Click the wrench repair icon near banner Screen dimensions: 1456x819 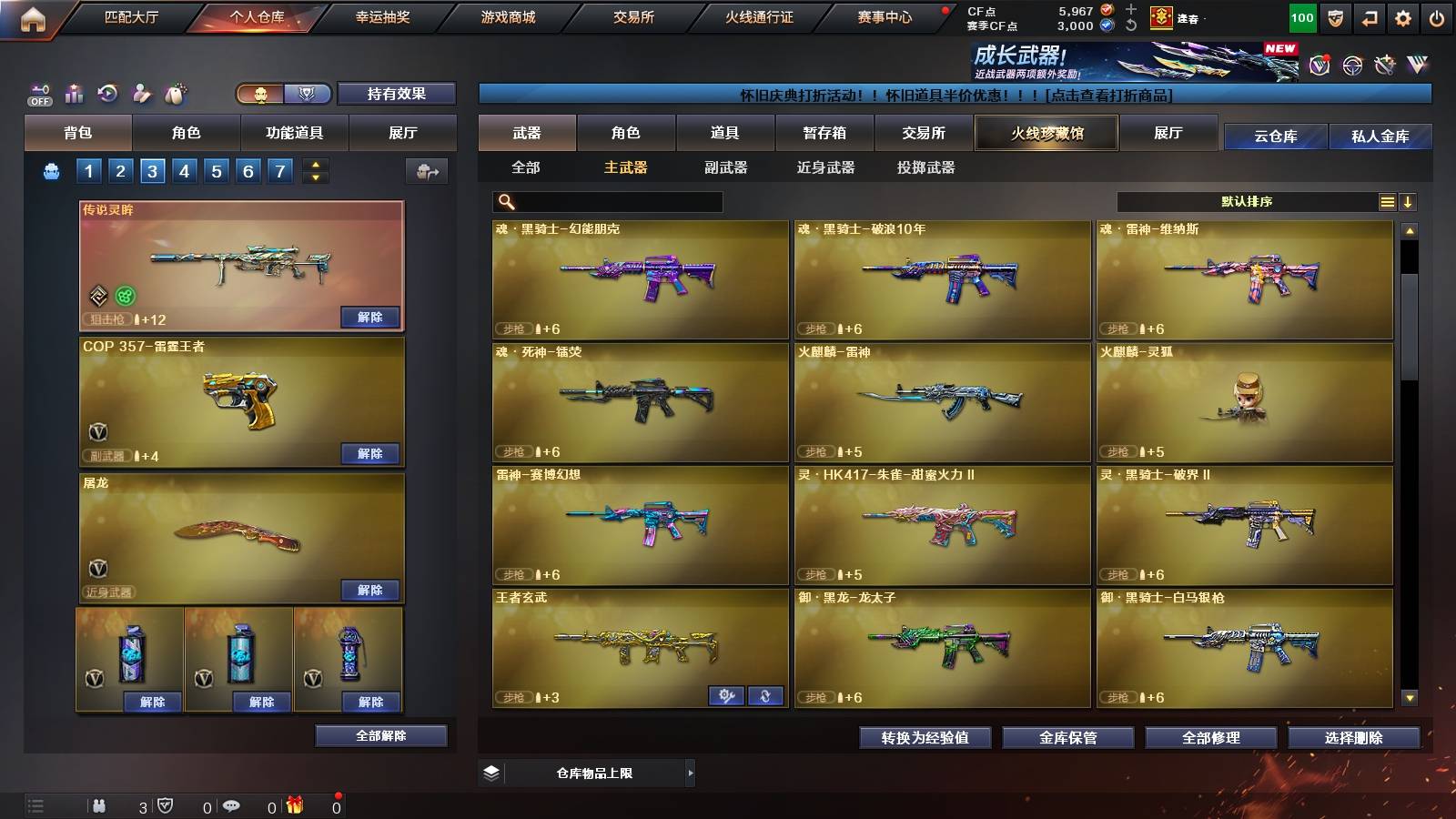point(1385,64)
